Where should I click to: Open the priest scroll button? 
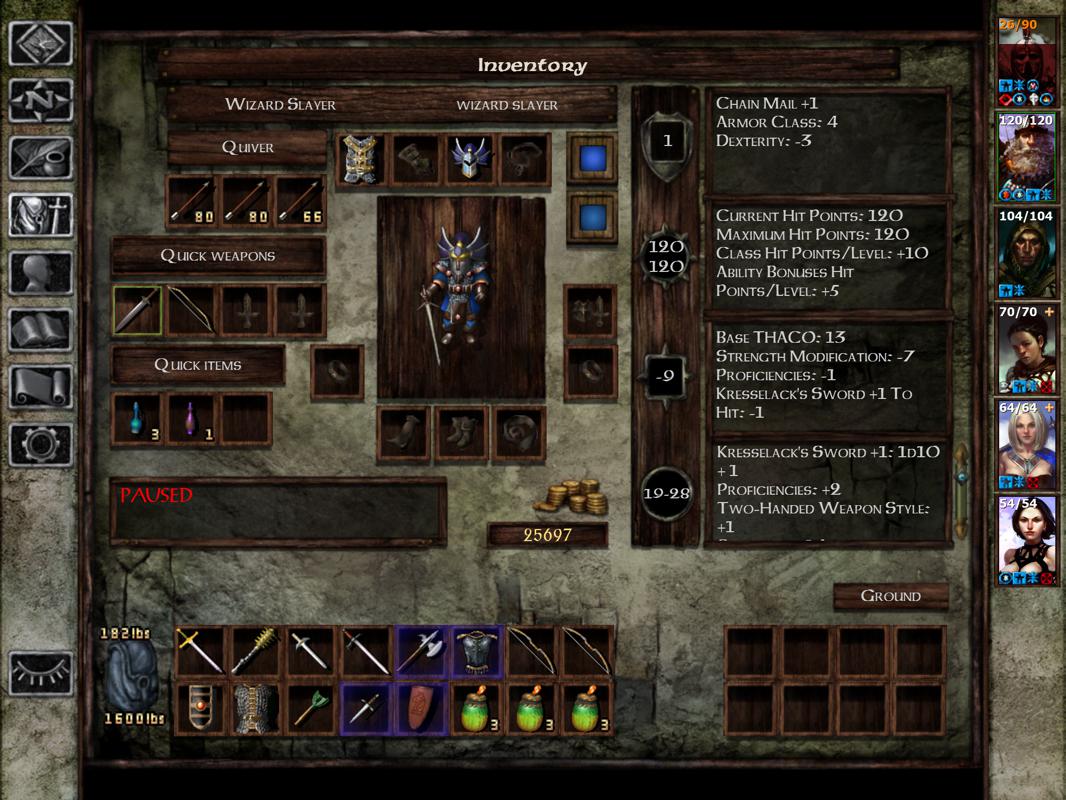point(41,386)
